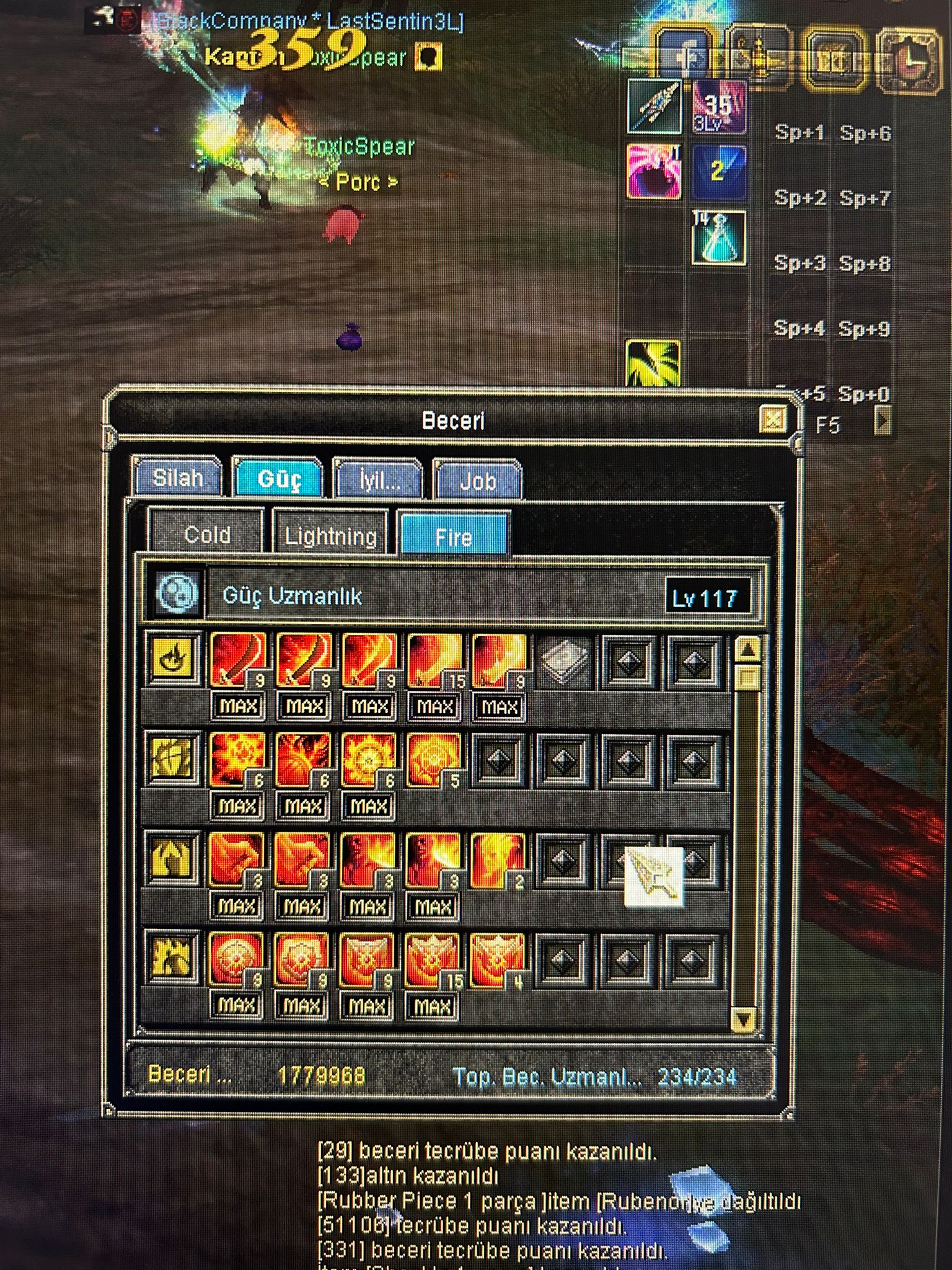Choose the level 4 fire shield skill icon

point(498,961)
